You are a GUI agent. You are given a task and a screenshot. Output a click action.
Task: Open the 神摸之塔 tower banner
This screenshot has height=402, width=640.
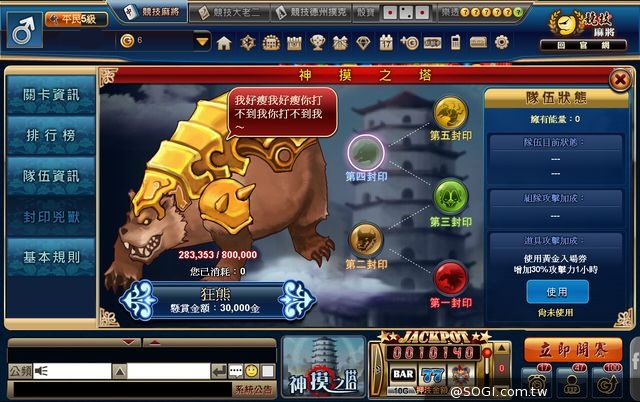(x=321, y=367)
